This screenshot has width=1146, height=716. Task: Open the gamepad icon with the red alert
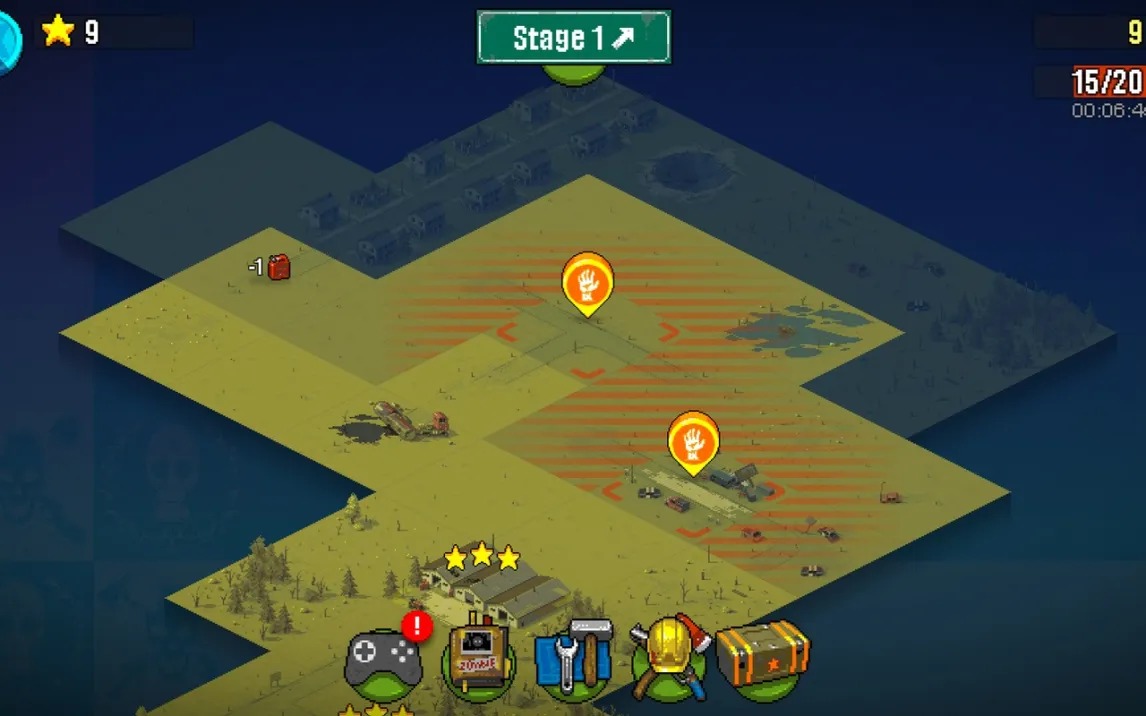383,660
